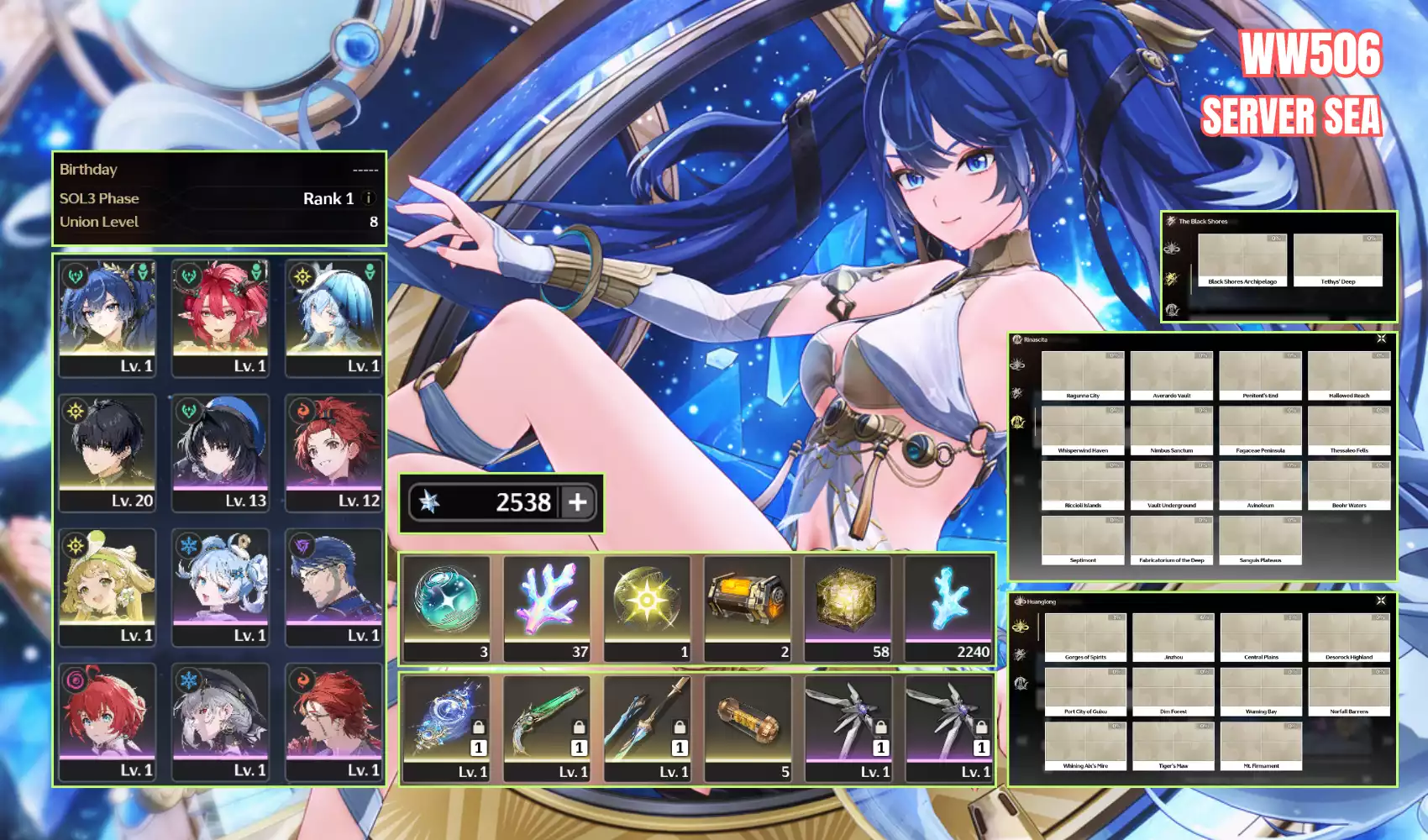Screen dimensions: 1428x840
Task: Select the Gorges of Spirits tile
Action: tap(1085, 638)
